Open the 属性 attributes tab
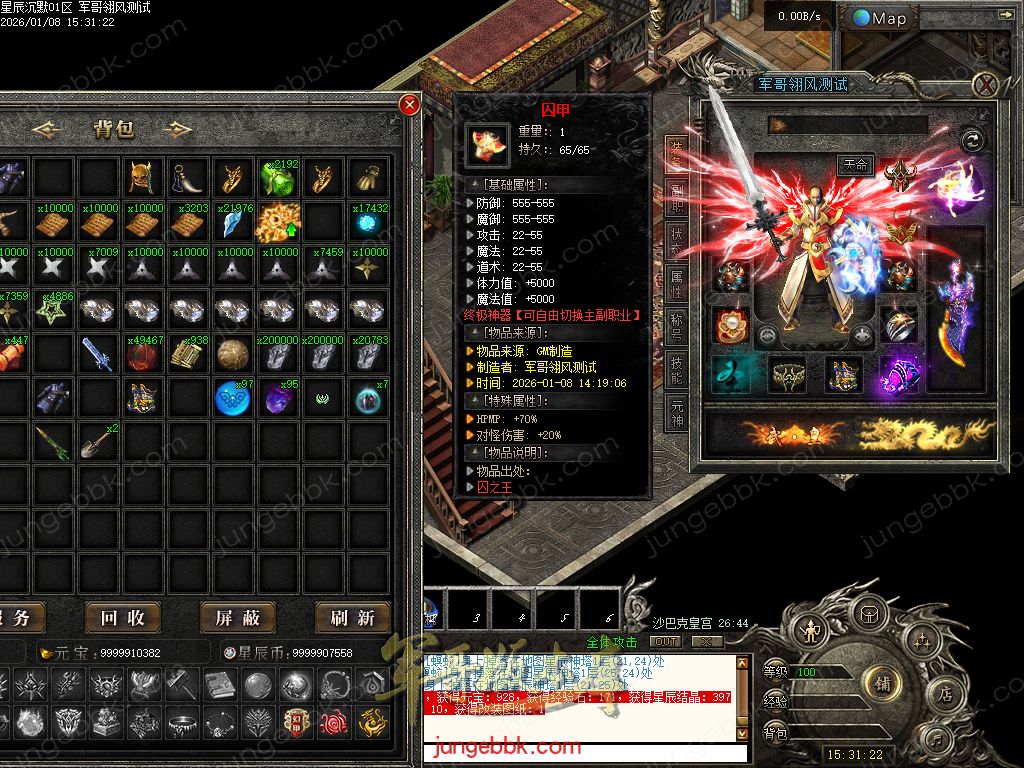 click(678, 284)
